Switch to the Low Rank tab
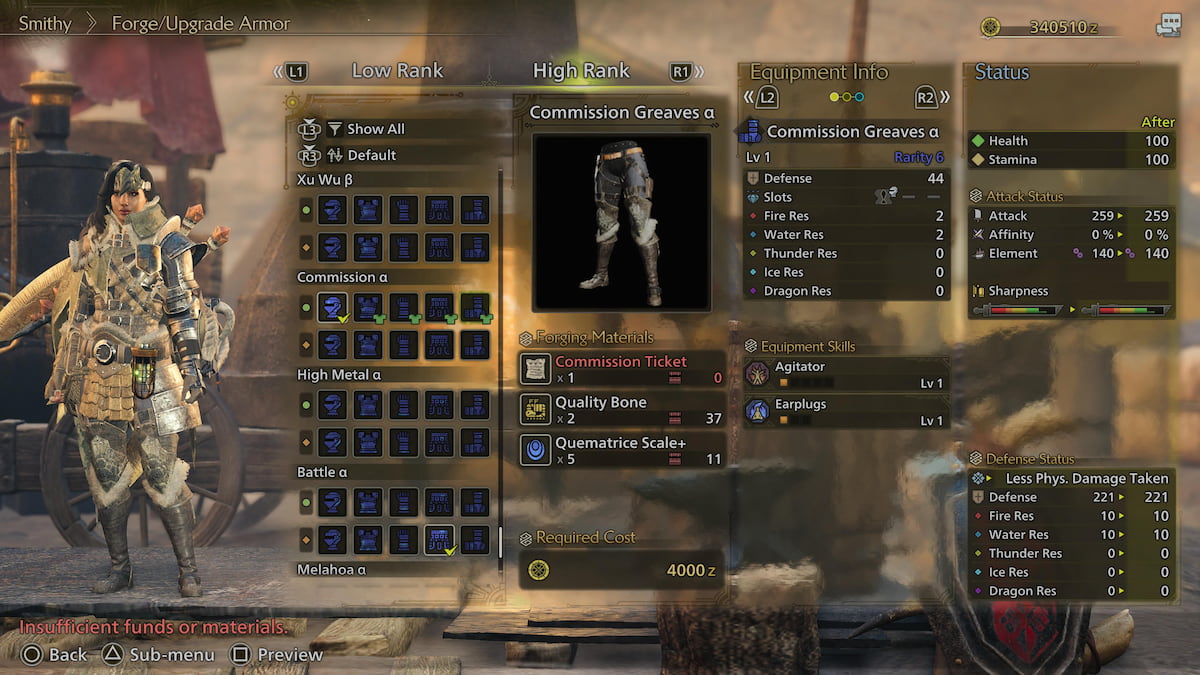The image size is (1200, 675). (397, 71)
